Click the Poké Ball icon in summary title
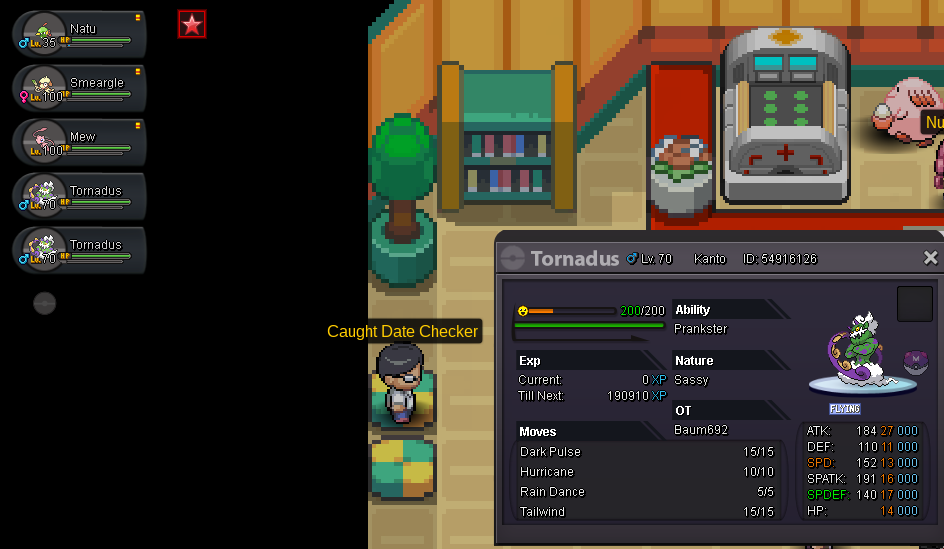 513,258
